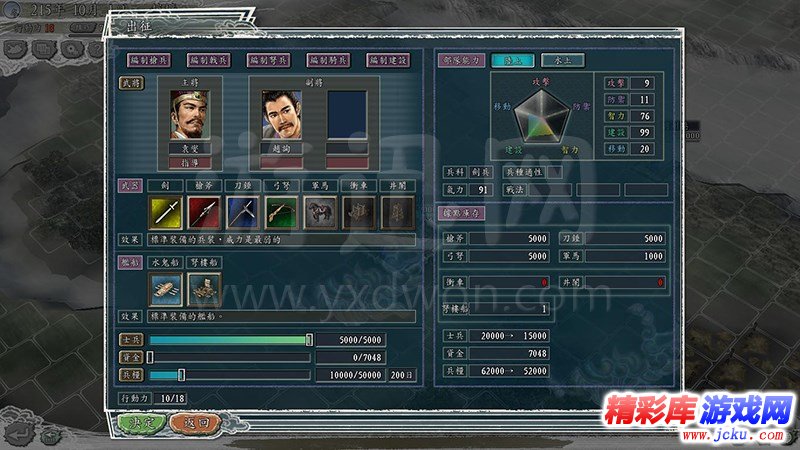Go back using the orange 返回 button
The width and height of the screenshot is (800, 450).
(201, 422)
